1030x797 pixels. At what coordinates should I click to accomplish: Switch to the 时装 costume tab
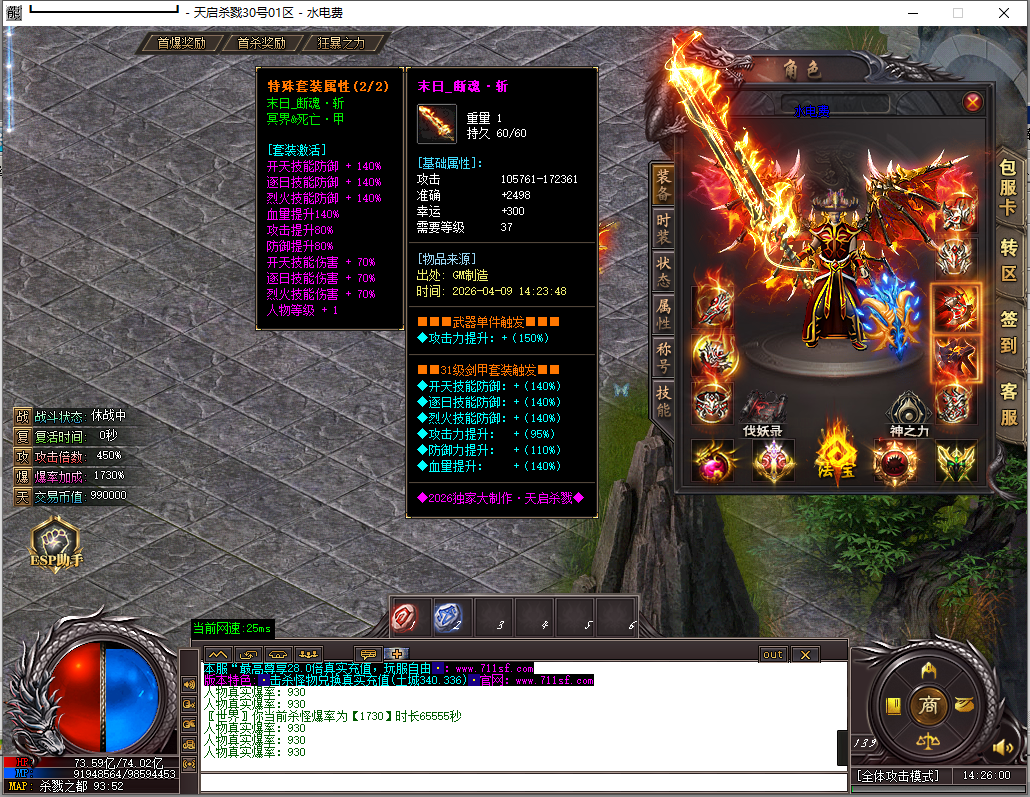[x=664, y=229]
